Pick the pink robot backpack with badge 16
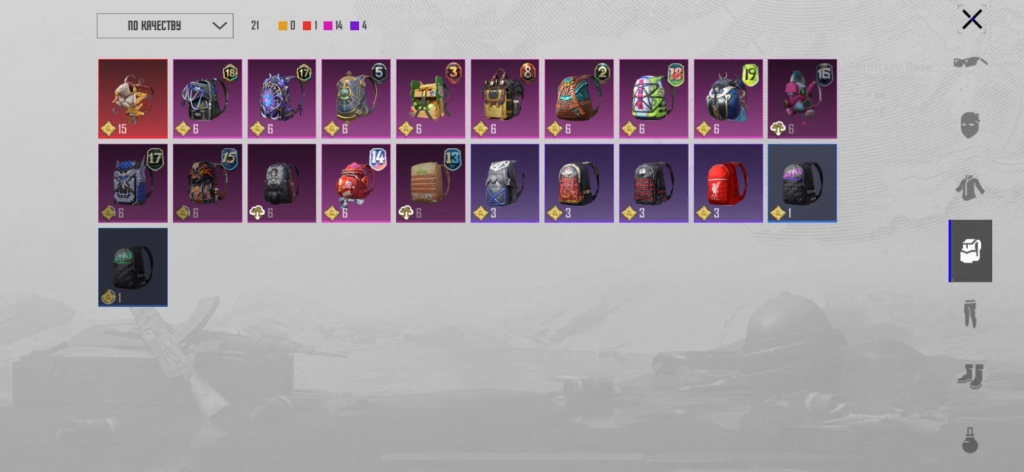Image resolution: width=1024 pixels, height=472 pixels. (x=802, y=98)
